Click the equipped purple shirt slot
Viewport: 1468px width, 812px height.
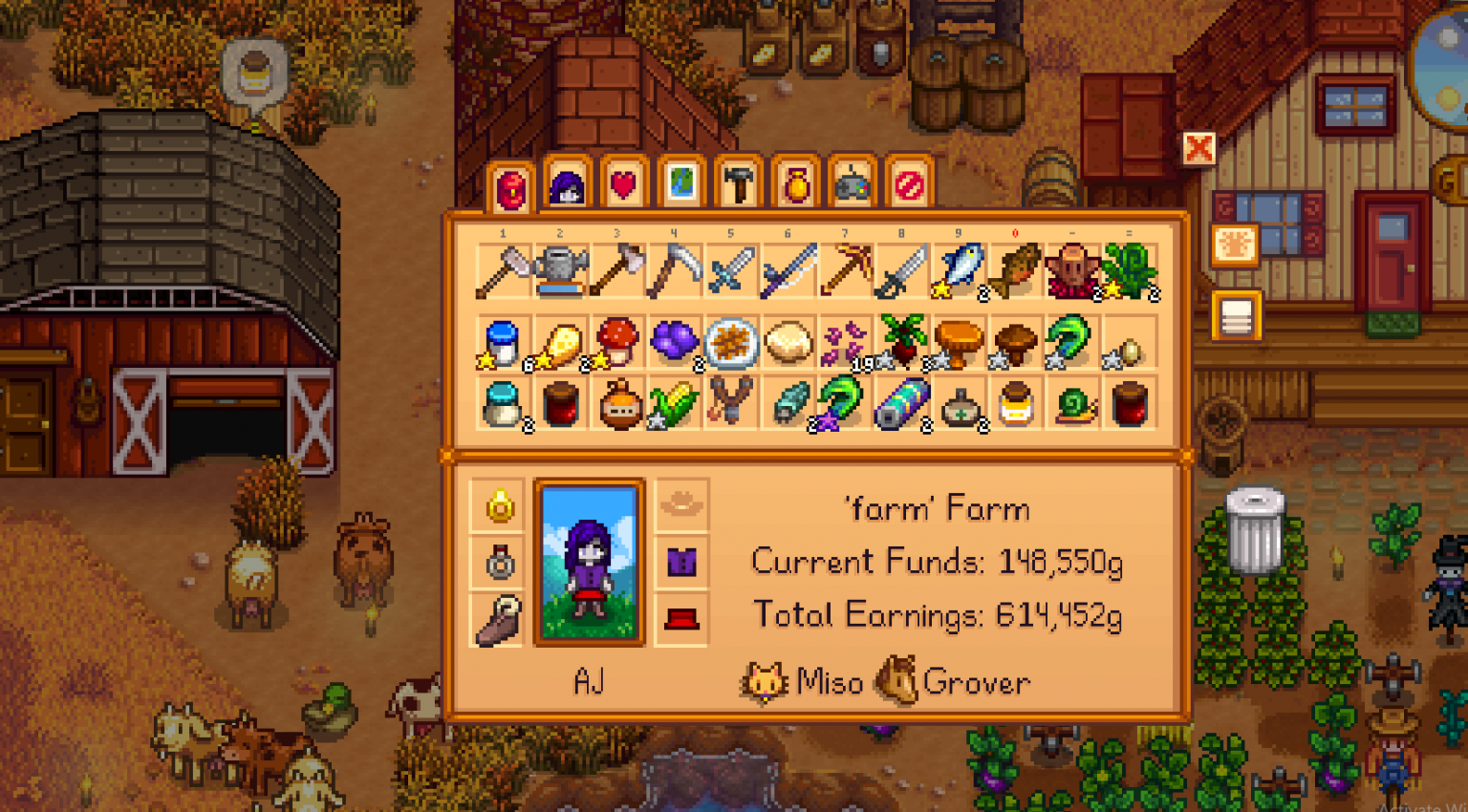point(681,564)
